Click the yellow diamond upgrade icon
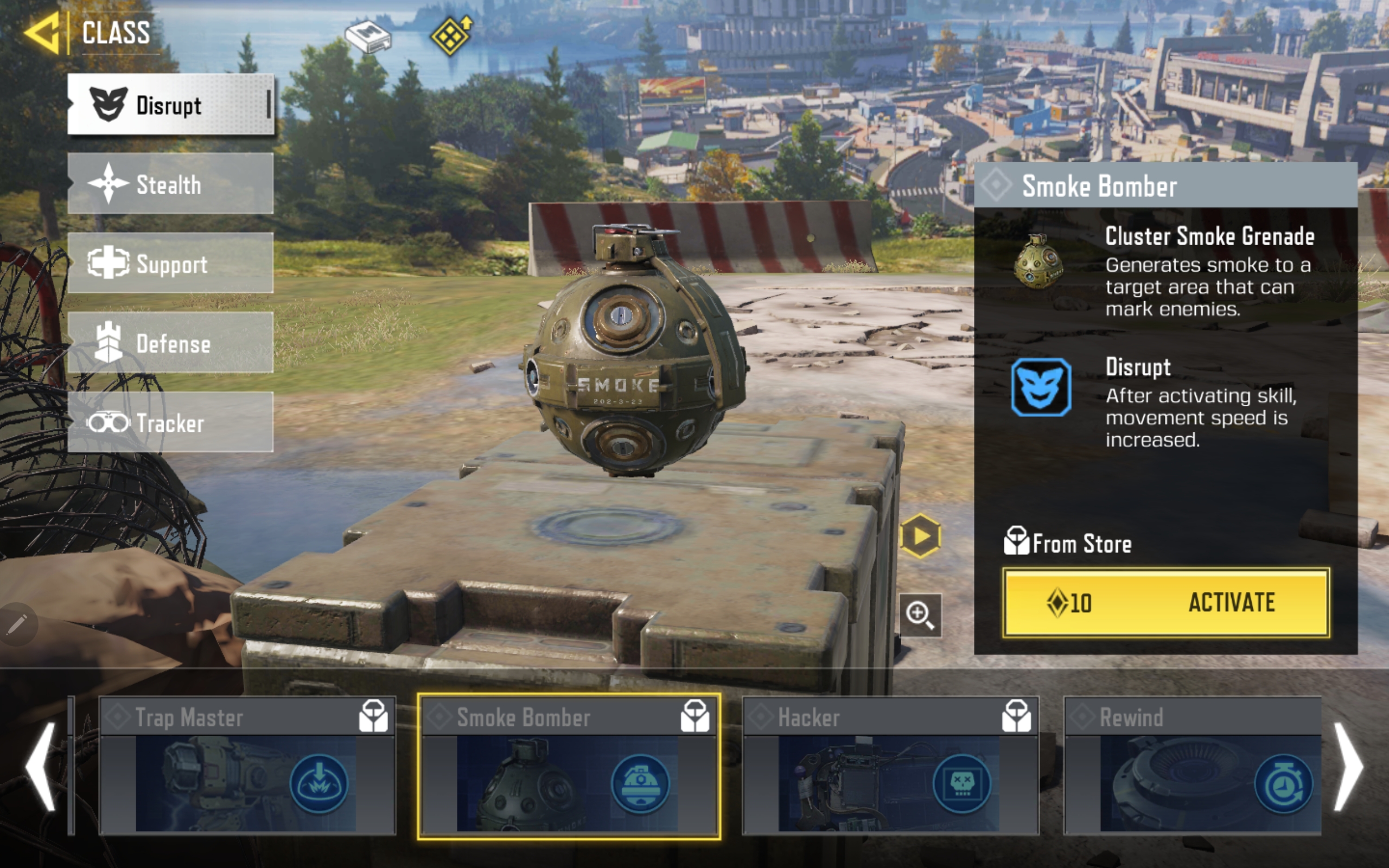Image resolution: width=1389 pixels, height=868 pixels. (451, 36)
